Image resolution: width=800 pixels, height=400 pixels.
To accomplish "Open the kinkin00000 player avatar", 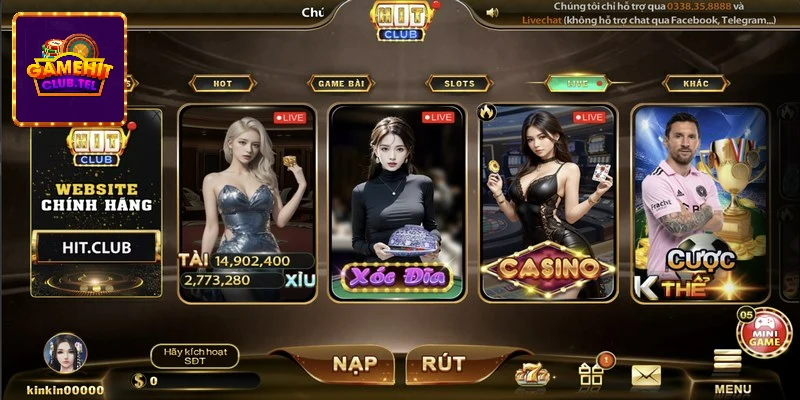I will click(65, 355).
